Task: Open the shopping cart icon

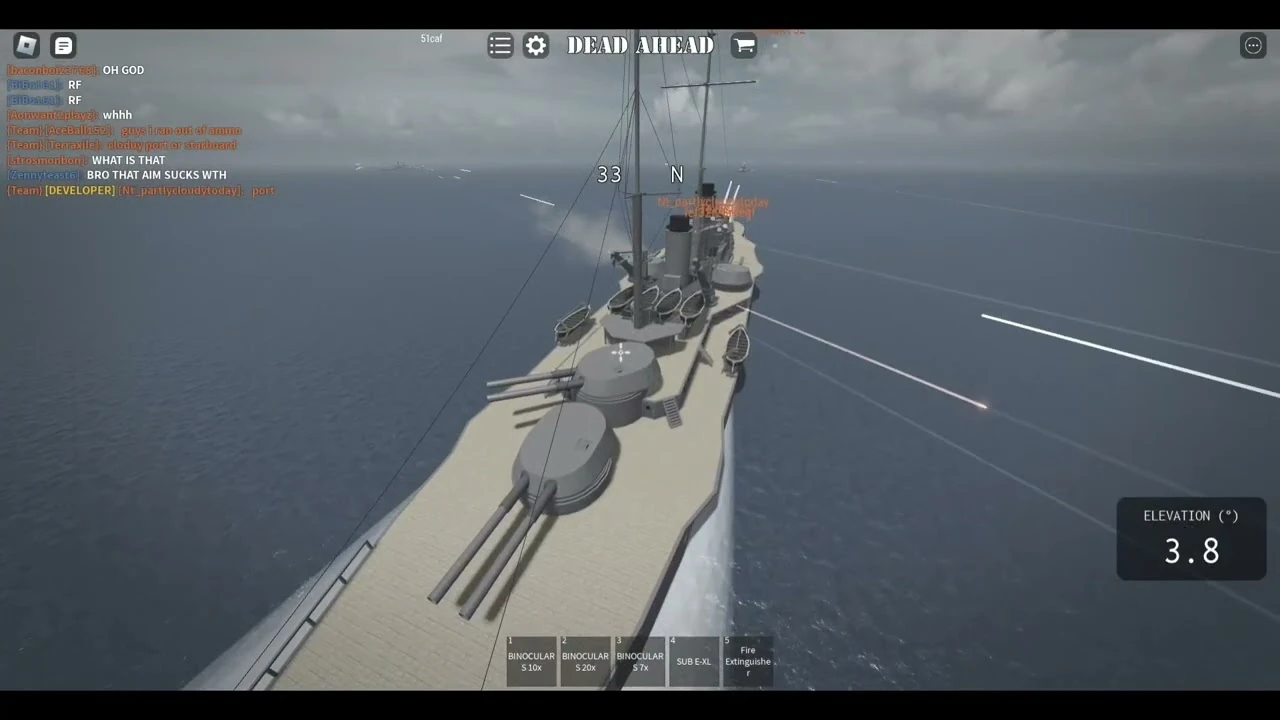Action: click(744, 45)
